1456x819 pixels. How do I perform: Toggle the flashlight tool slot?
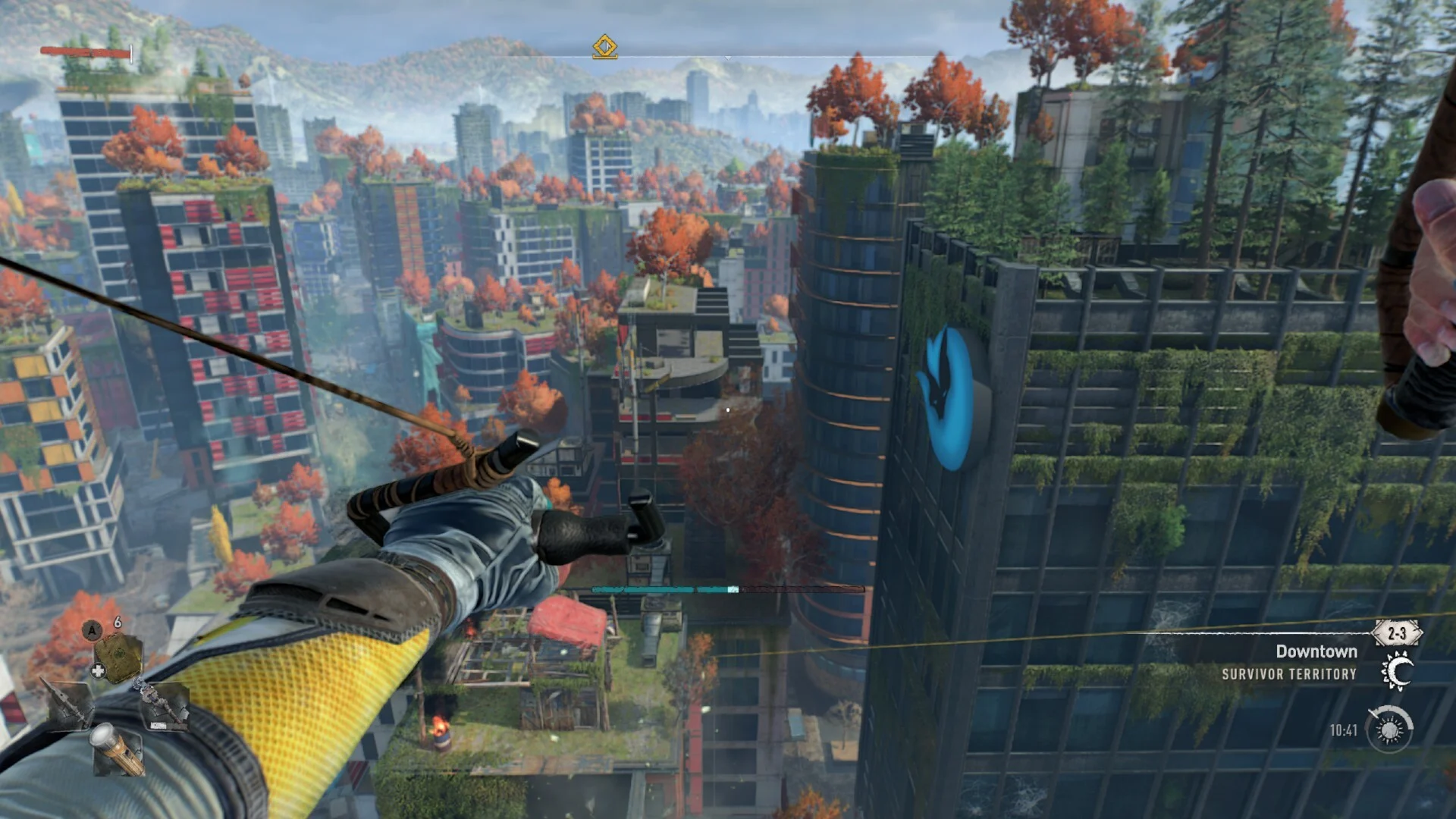[119, 749]
